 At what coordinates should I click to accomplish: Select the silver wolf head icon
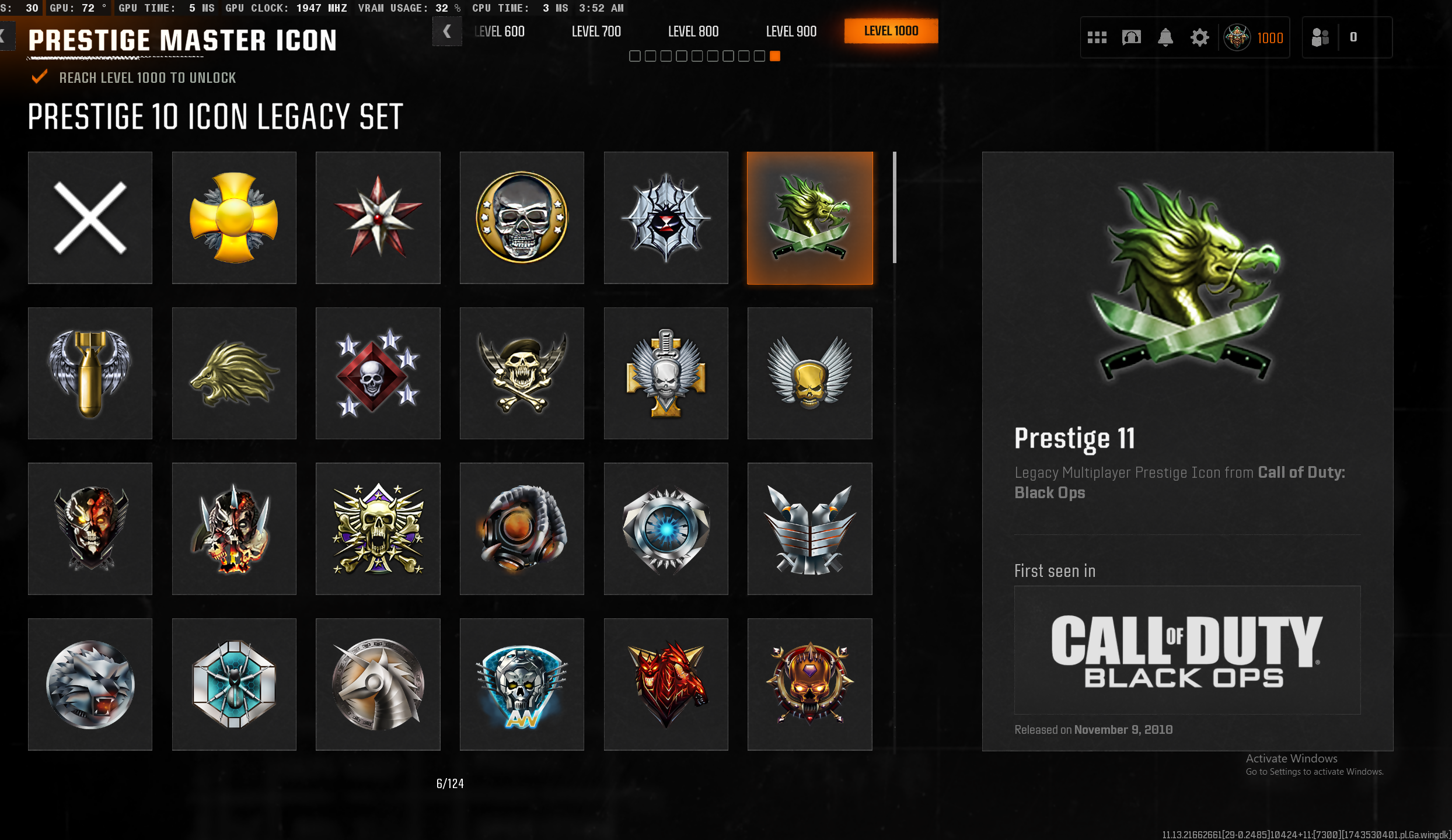(90, 684)
